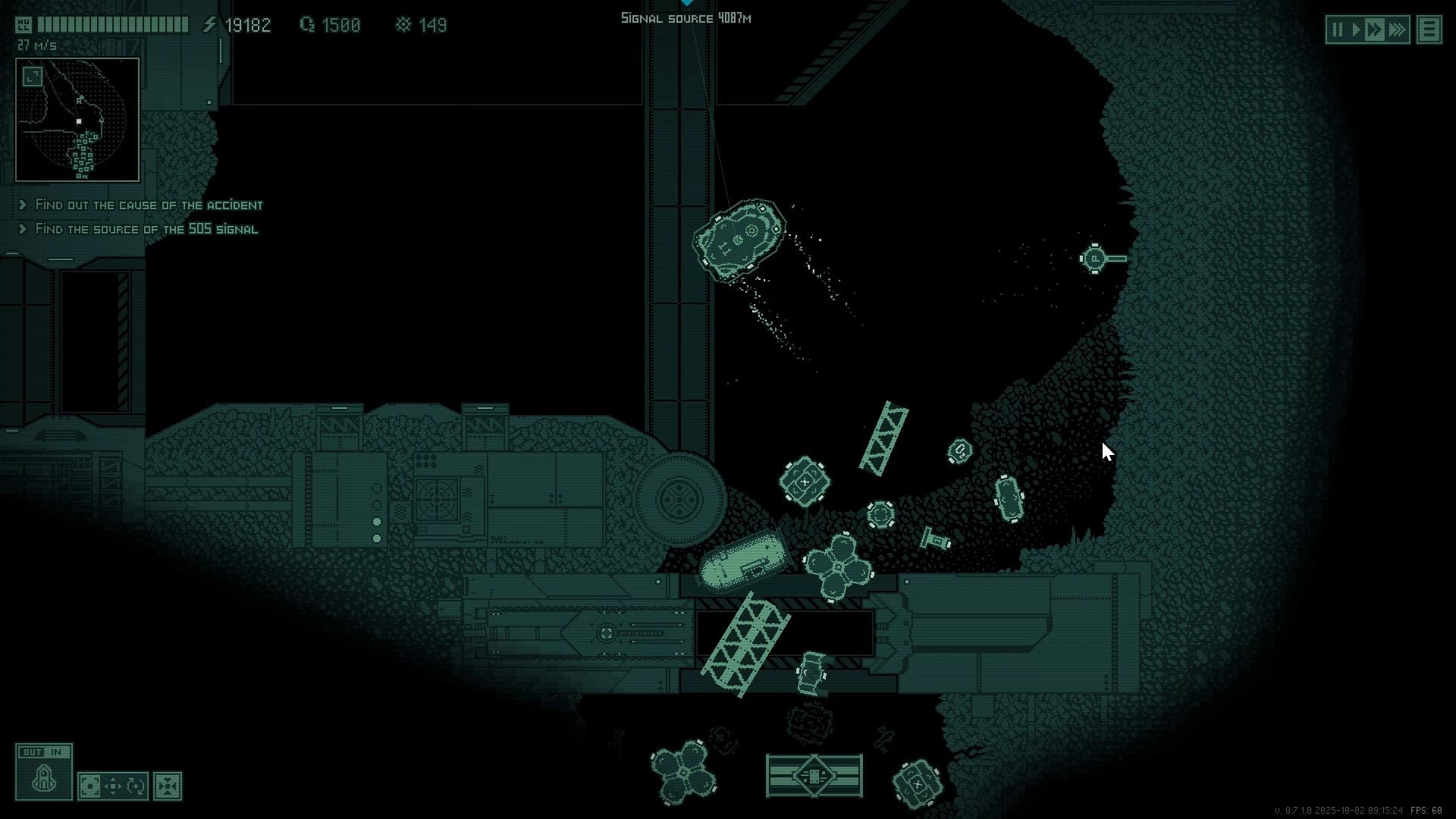The width and height of the screenshot is (1456, 819).
Task: Select the rotate tool in the bottom toolbar
Action: (x=137, y=786)
